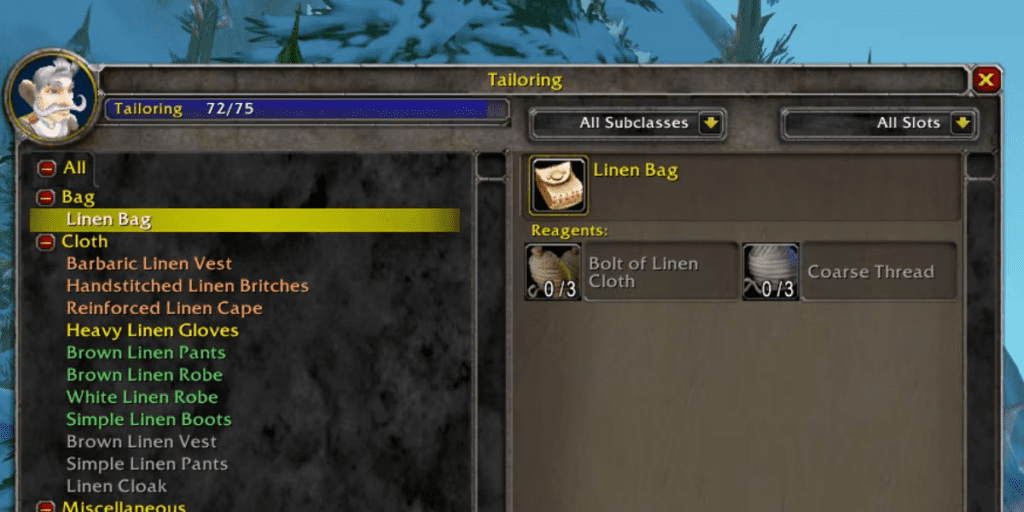1024x512 pixels.
Task: Select Barbaric Linen Vest recipe
Action: tap(149, 264)
